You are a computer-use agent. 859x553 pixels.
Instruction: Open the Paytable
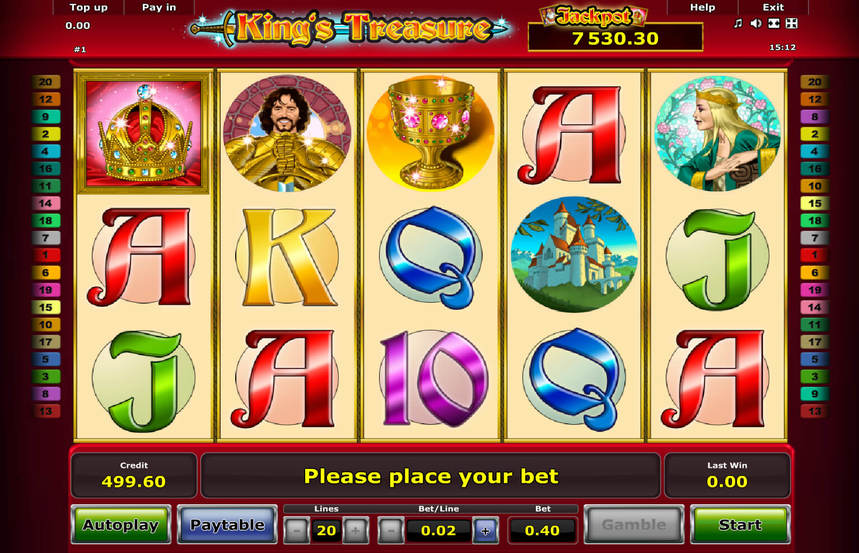pyautogui.click(x=227, y=524)
